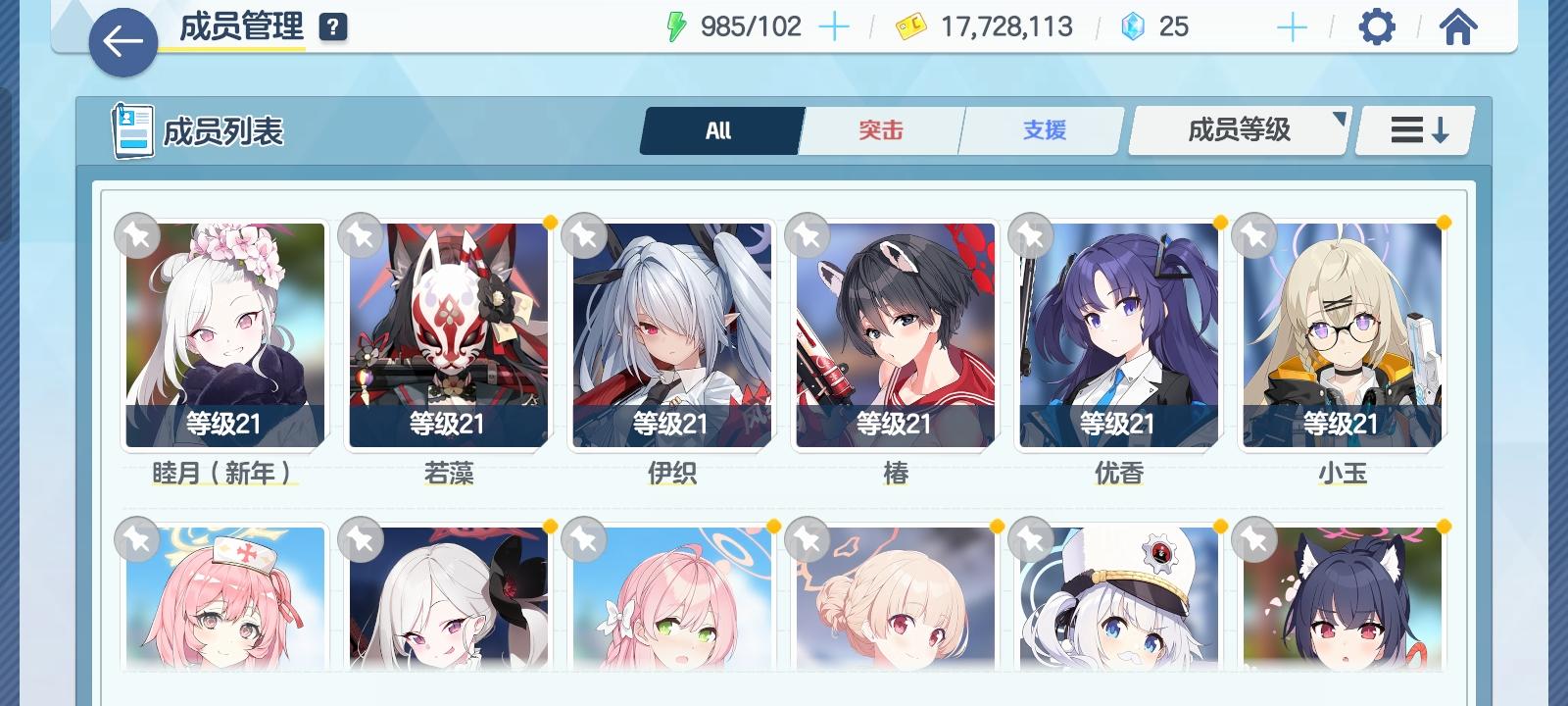The width and height of the screenshot is (1568, 706).
Task: Click the plus button beside energy count
Action: point(834,26)
